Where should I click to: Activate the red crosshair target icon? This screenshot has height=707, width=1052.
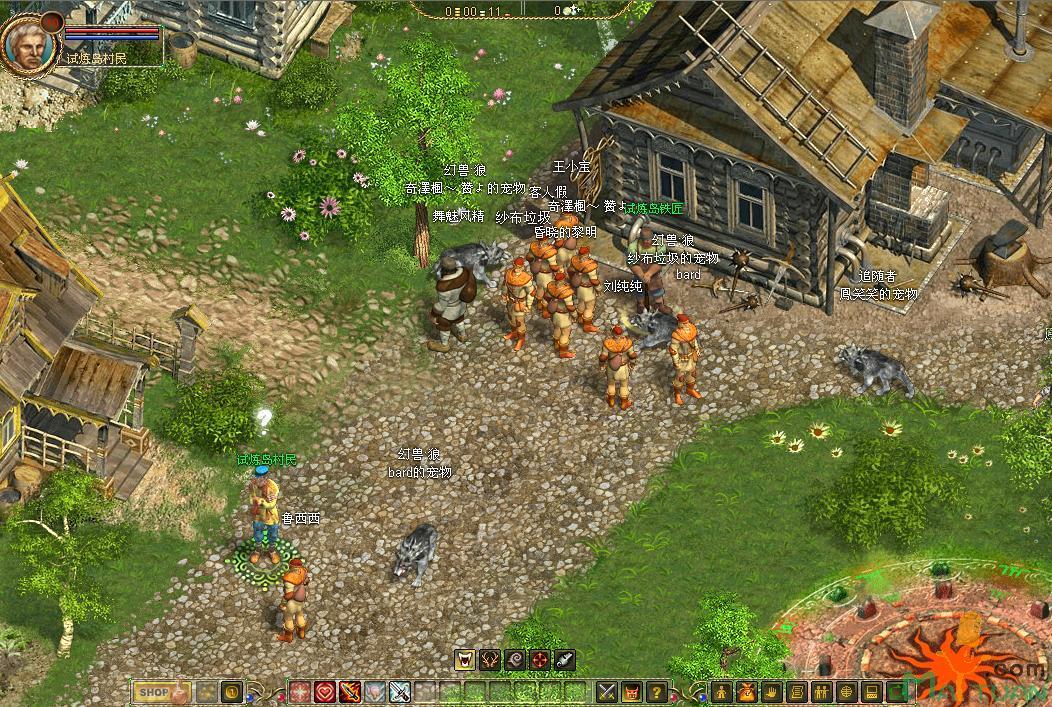point(540,659)
